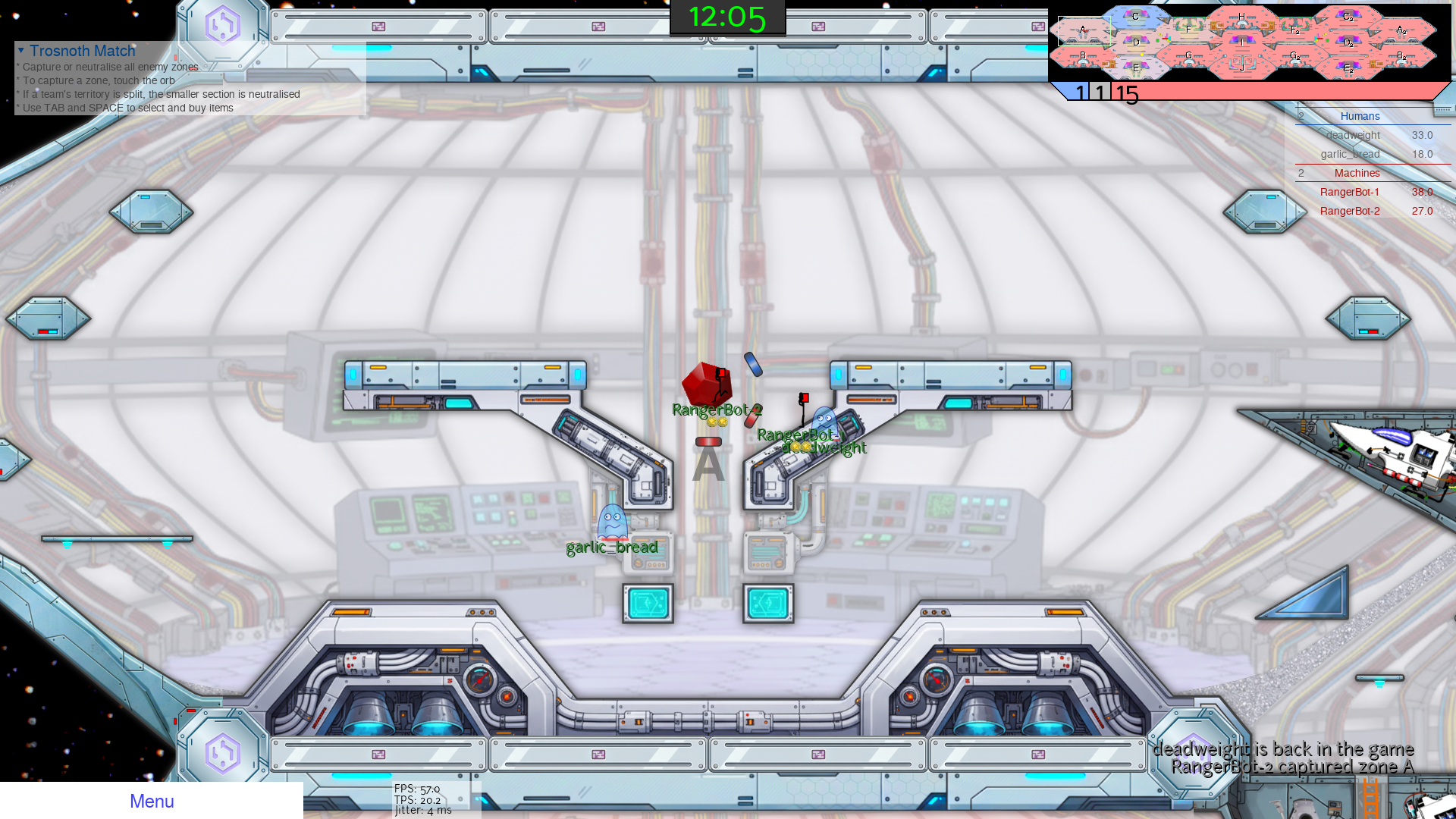Choose RangerBot-2 in the scoreboard
Viewport: 1456px width, 819px height.
pos(1350,211)
